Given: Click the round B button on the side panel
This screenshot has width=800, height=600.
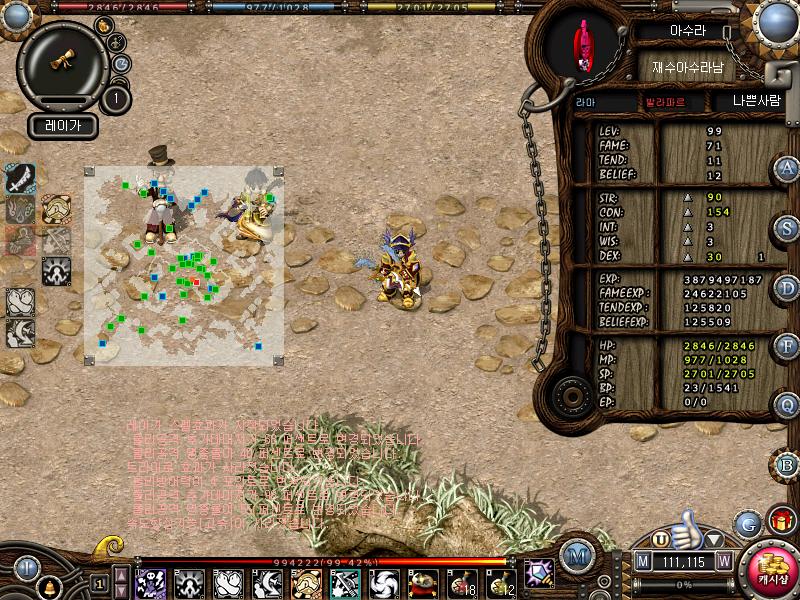Looking at the screenshot, I should 788,464.
